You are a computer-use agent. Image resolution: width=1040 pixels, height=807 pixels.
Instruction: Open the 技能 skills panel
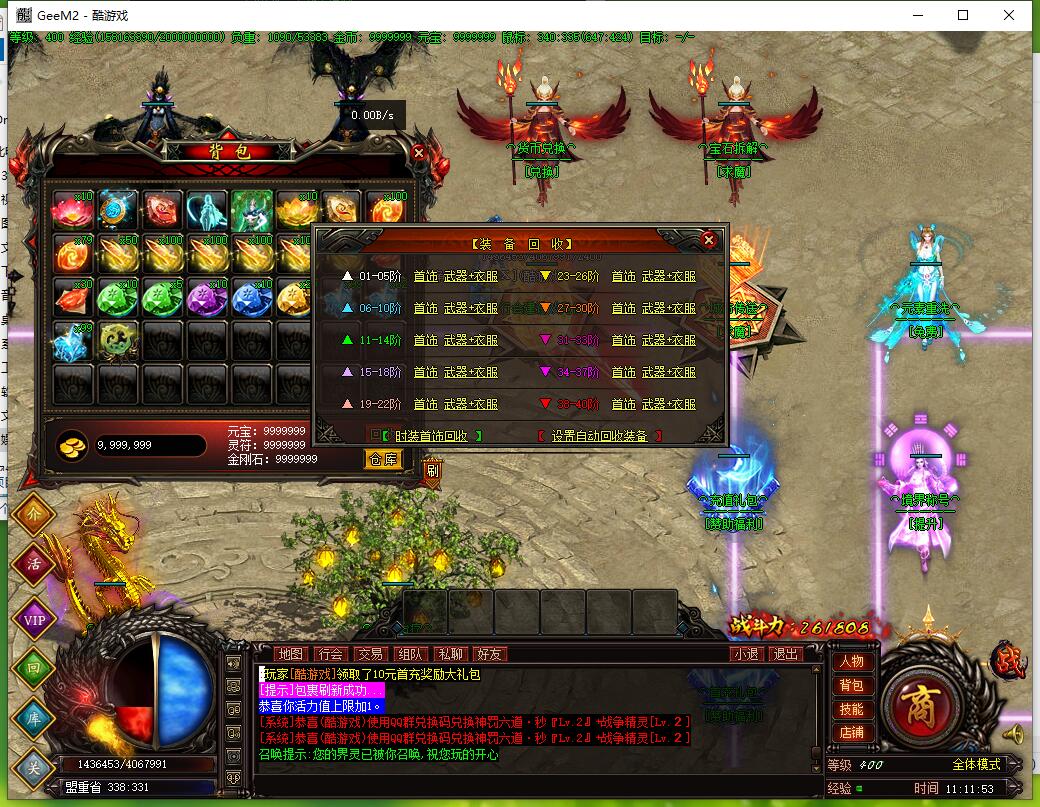851,709
